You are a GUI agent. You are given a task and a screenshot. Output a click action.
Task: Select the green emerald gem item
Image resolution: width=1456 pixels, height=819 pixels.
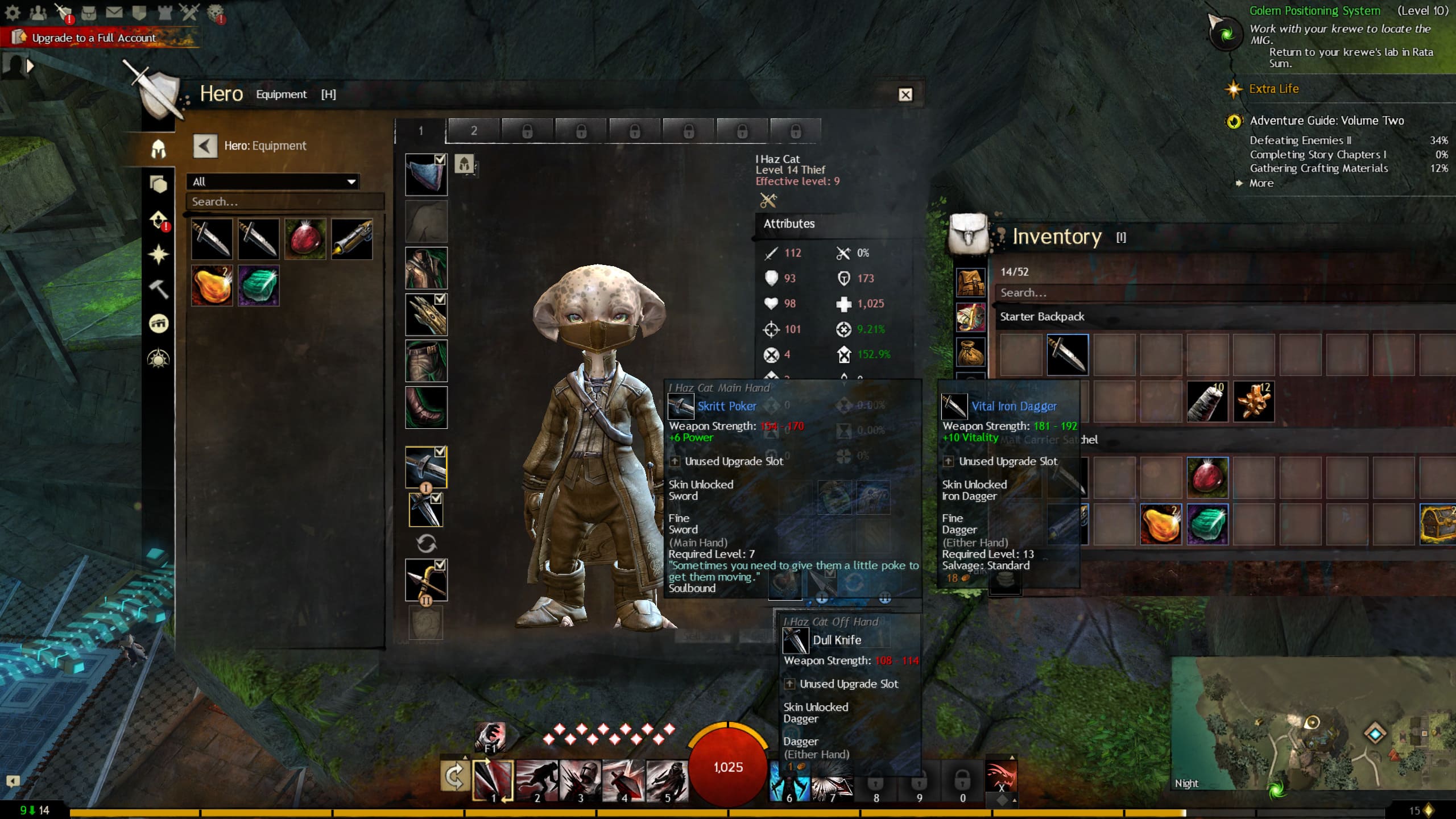pos(259,286)
